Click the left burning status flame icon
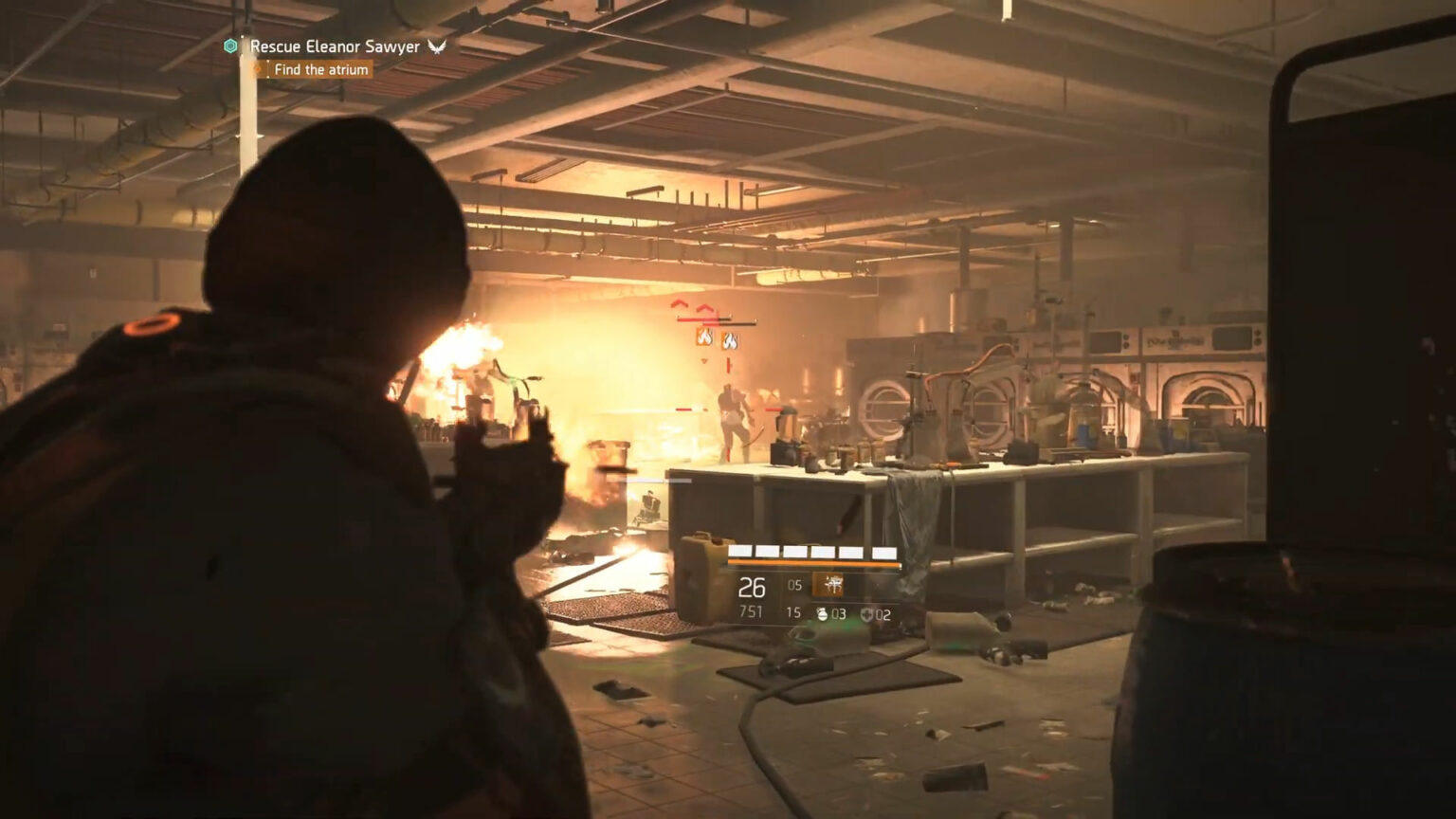Viewport: 1456px width, 819px height. [x=704, y=339]
